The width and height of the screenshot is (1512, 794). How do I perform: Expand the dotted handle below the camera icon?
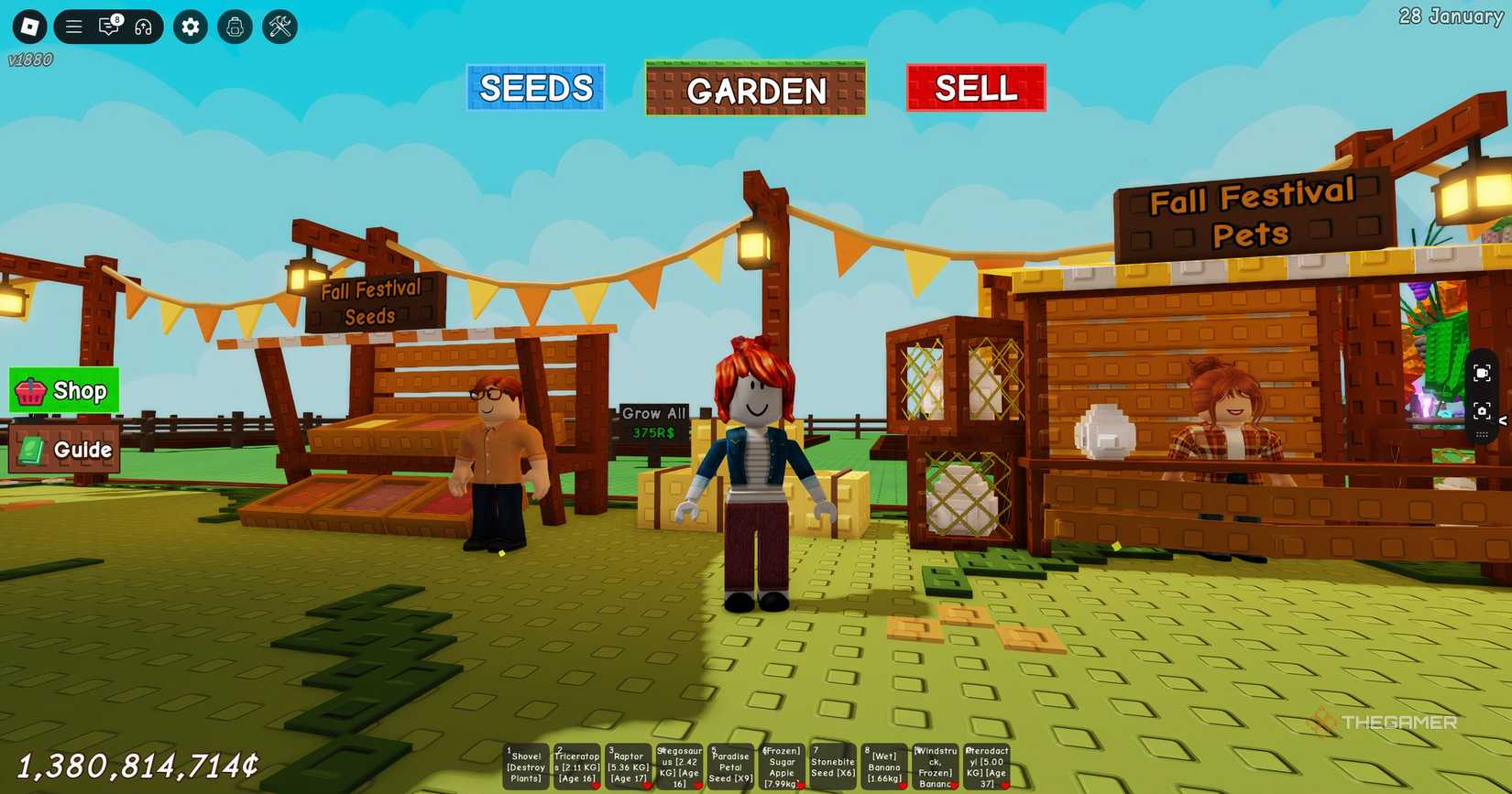click(1483, 434)
